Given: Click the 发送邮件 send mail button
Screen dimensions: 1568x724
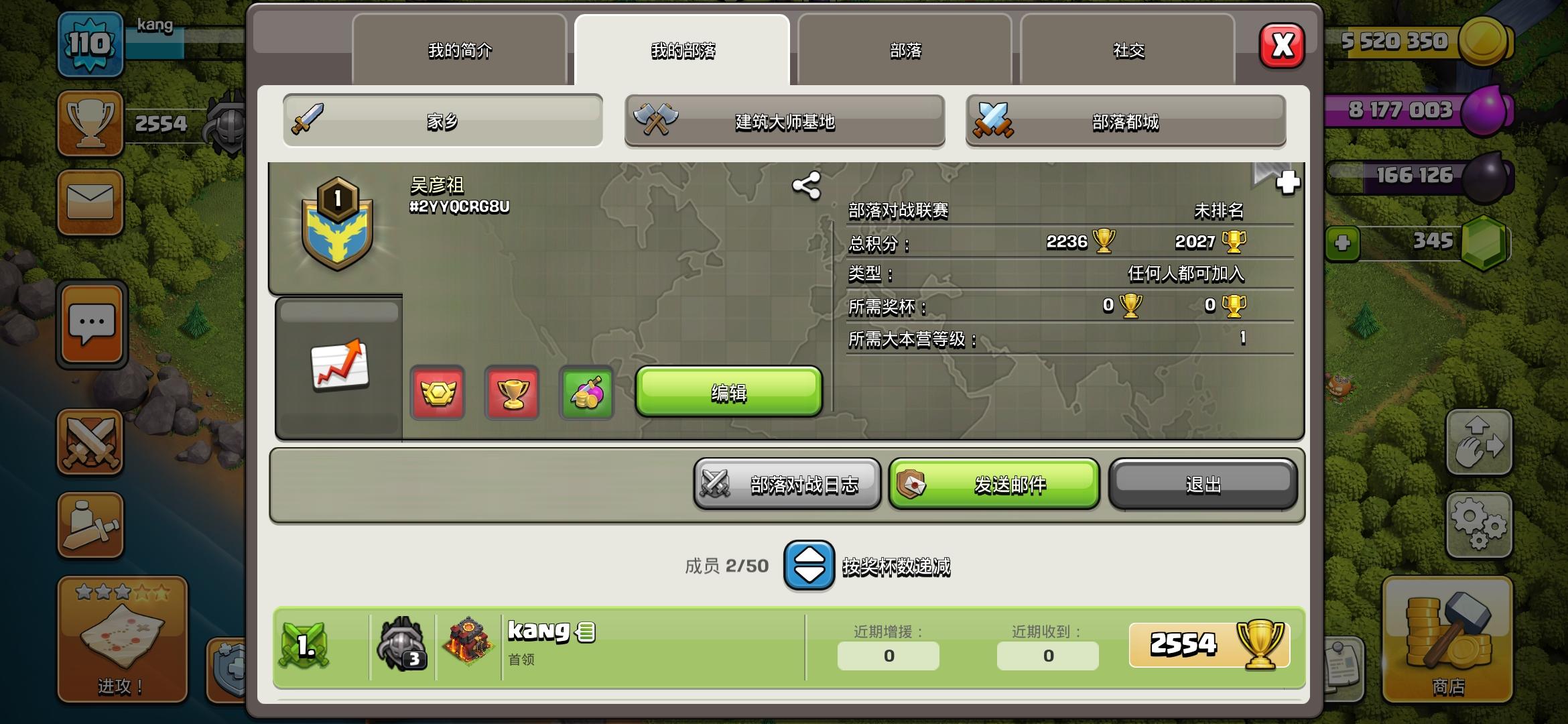Looking at the screenshot, I should pos(994,484).
